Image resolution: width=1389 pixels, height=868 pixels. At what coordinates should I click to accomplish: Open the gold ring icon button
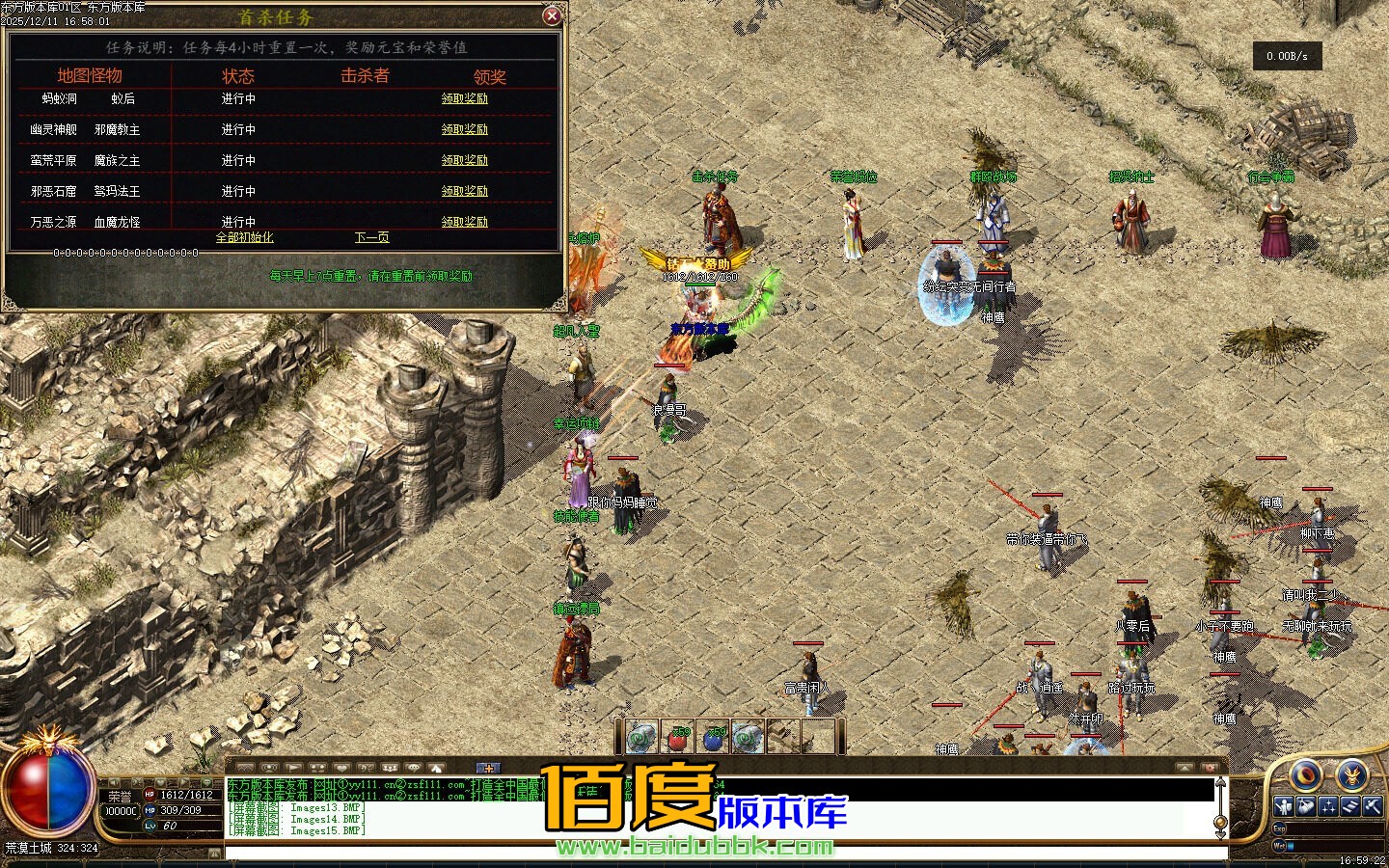[1306, 773]
